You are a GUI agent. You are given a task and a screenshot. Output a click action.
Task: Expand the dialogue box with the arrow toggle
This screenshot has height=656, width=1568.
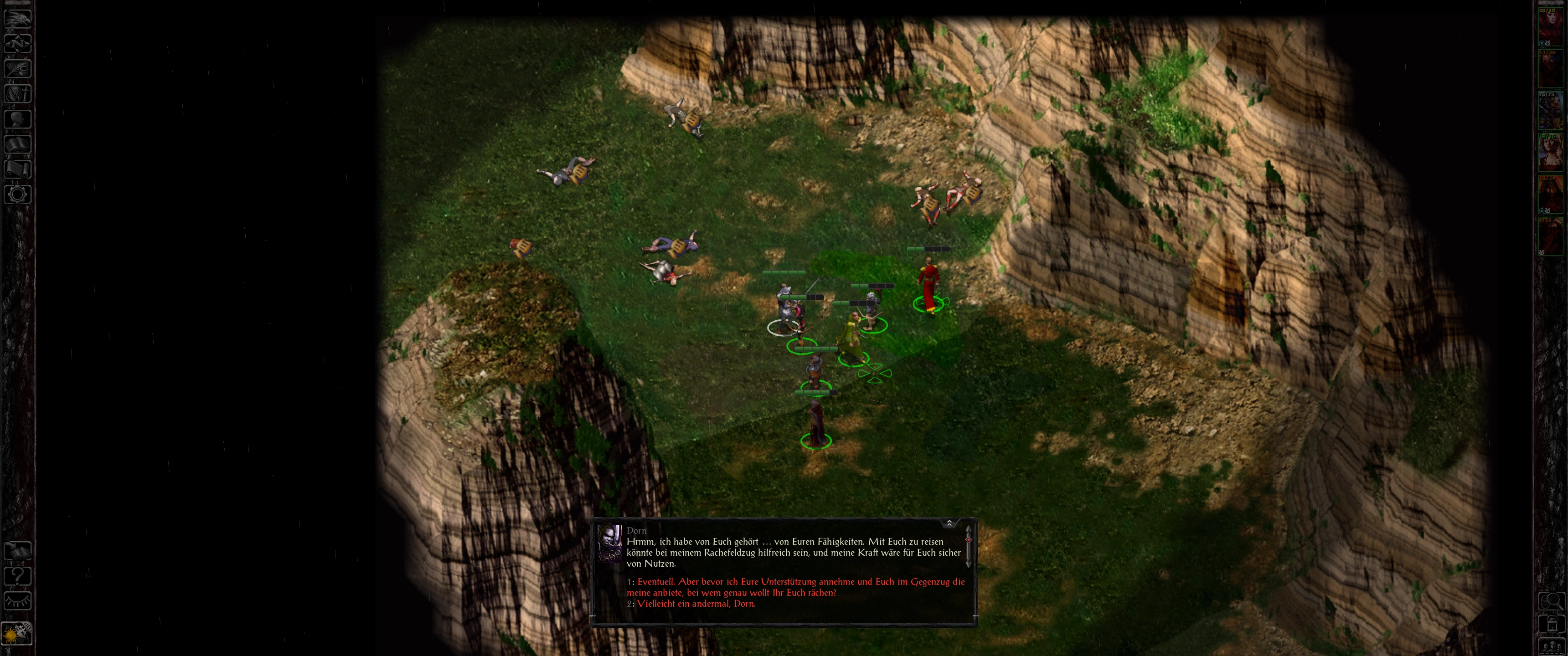tap(949, 523)
